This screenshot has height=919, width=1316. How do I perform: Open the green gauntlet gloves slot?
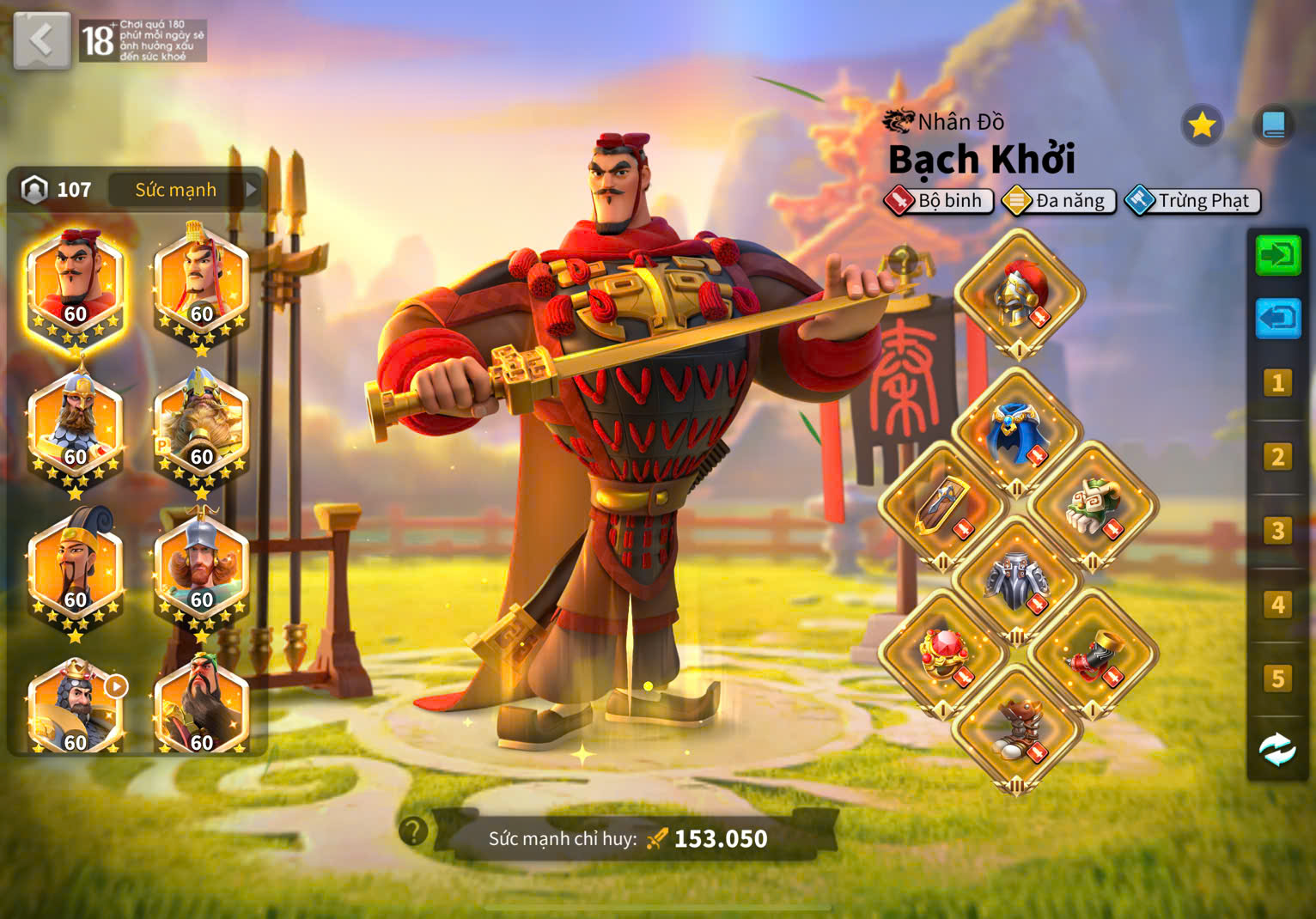[x=1093, y=507]
